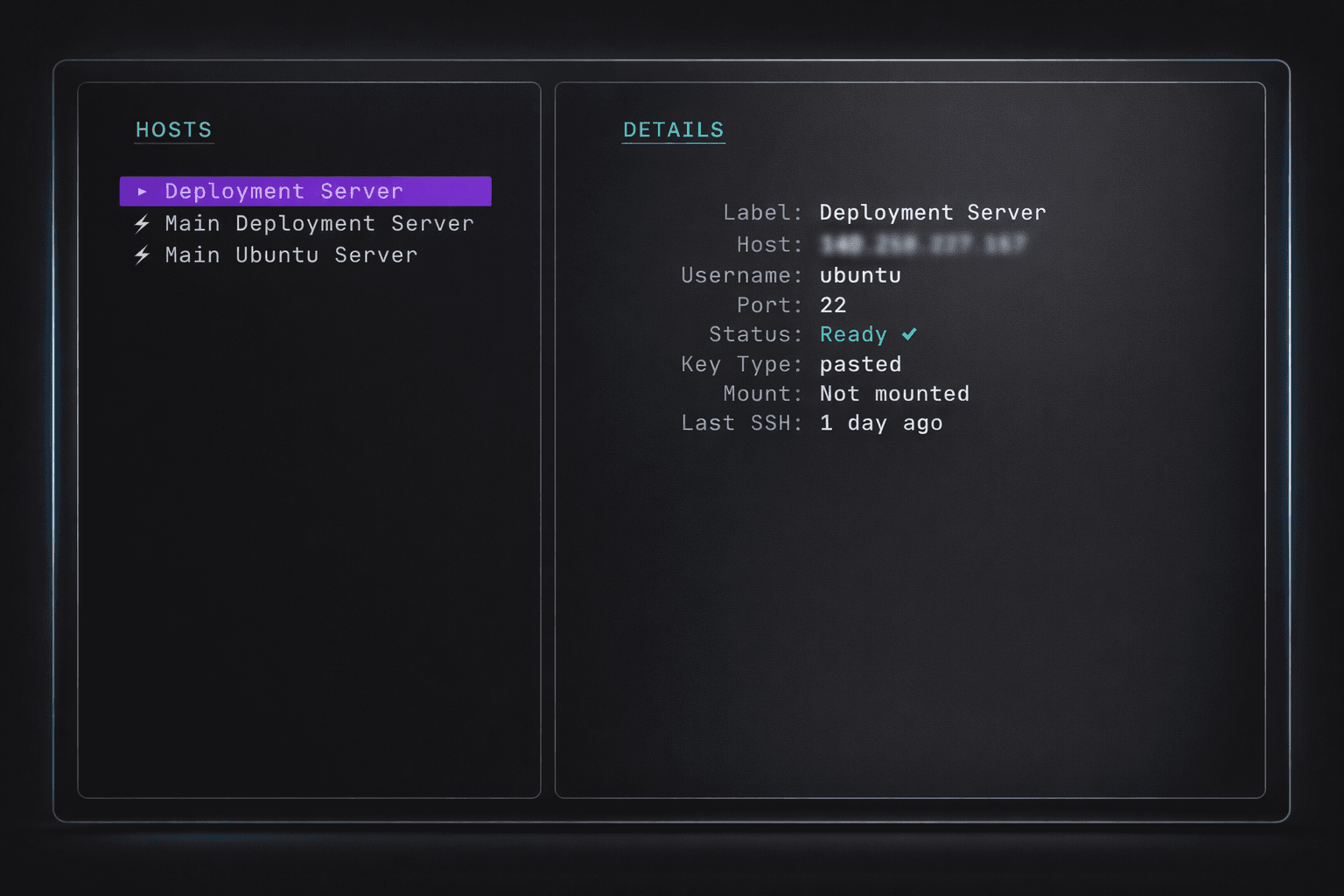Click the Last SSH value 1 day ago
The height and width of the screenshot is (896, 1344).
(x=881, y=423)
